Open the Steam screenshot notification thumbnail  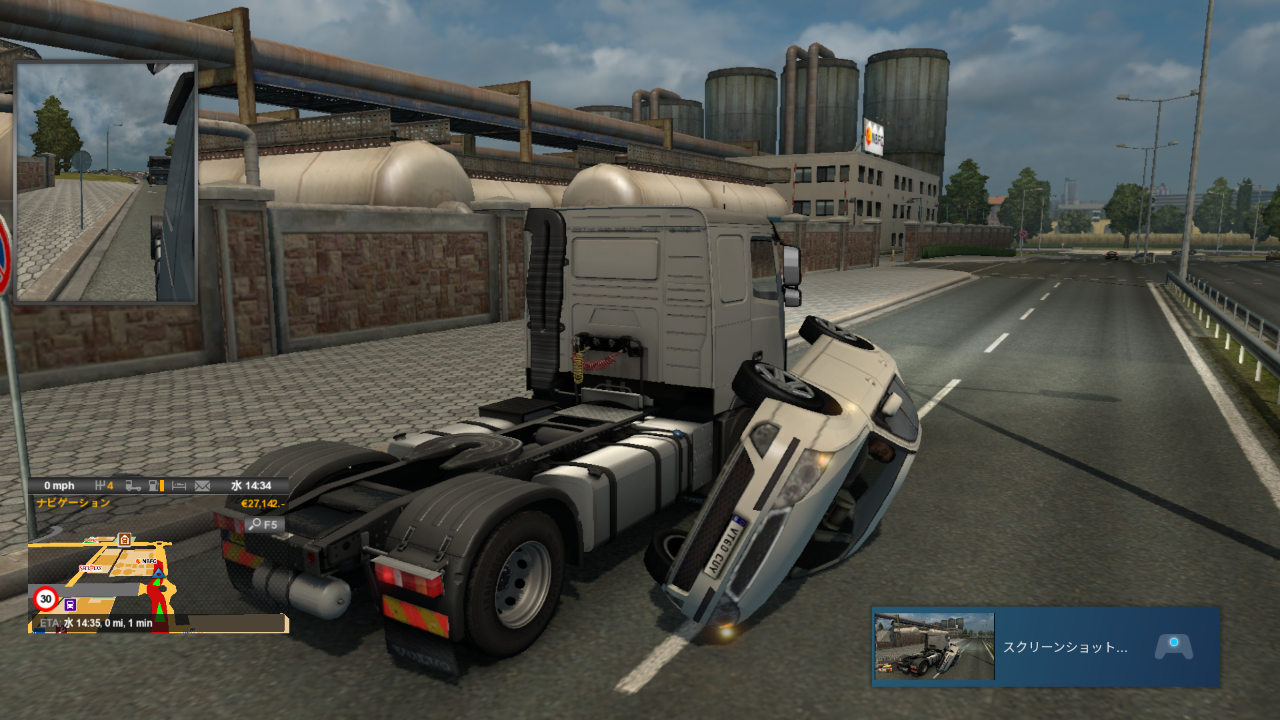pos(934,646)
